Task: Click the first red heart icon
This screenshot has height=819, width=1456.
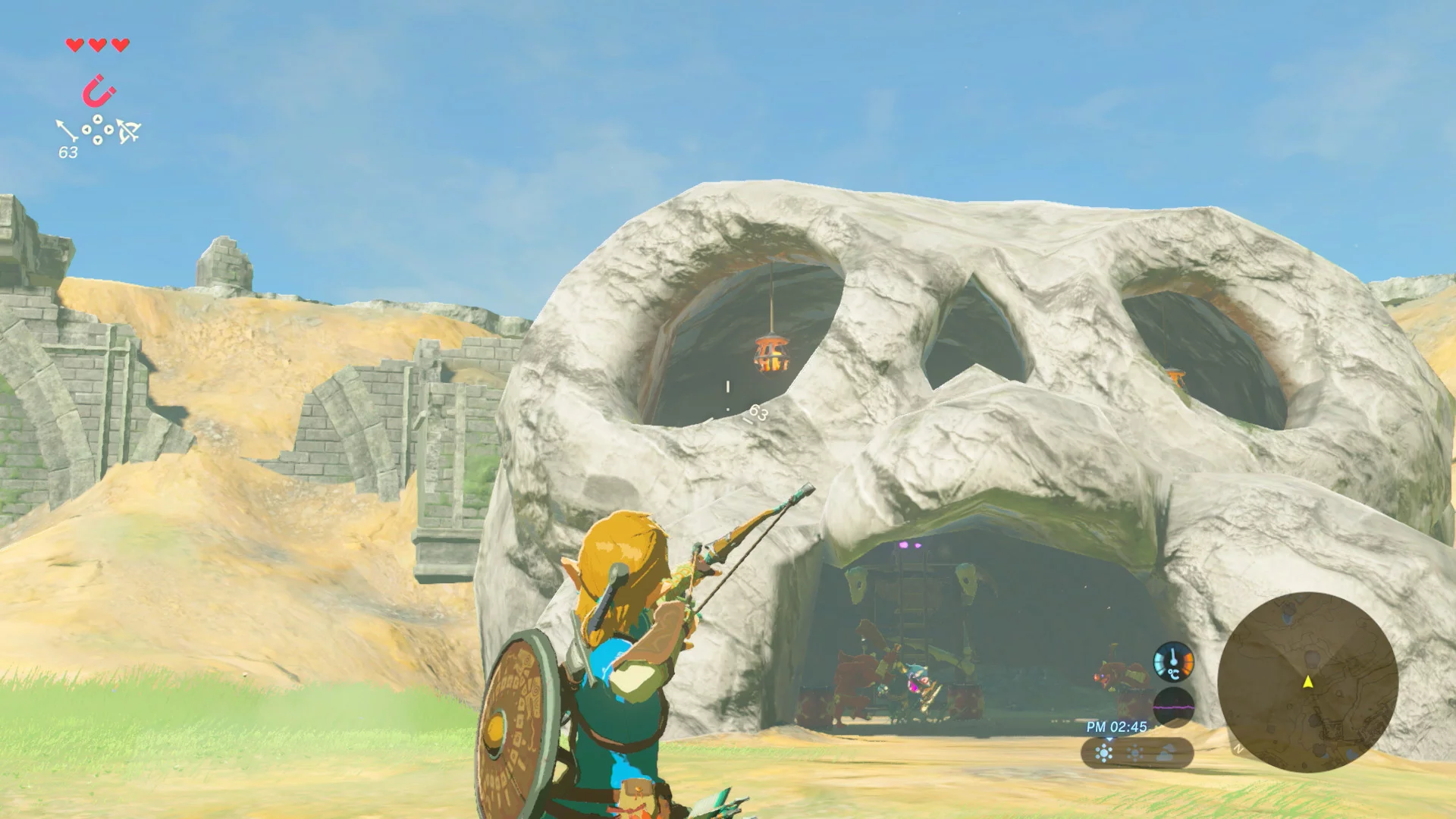Action: click(x=74, y=45)
